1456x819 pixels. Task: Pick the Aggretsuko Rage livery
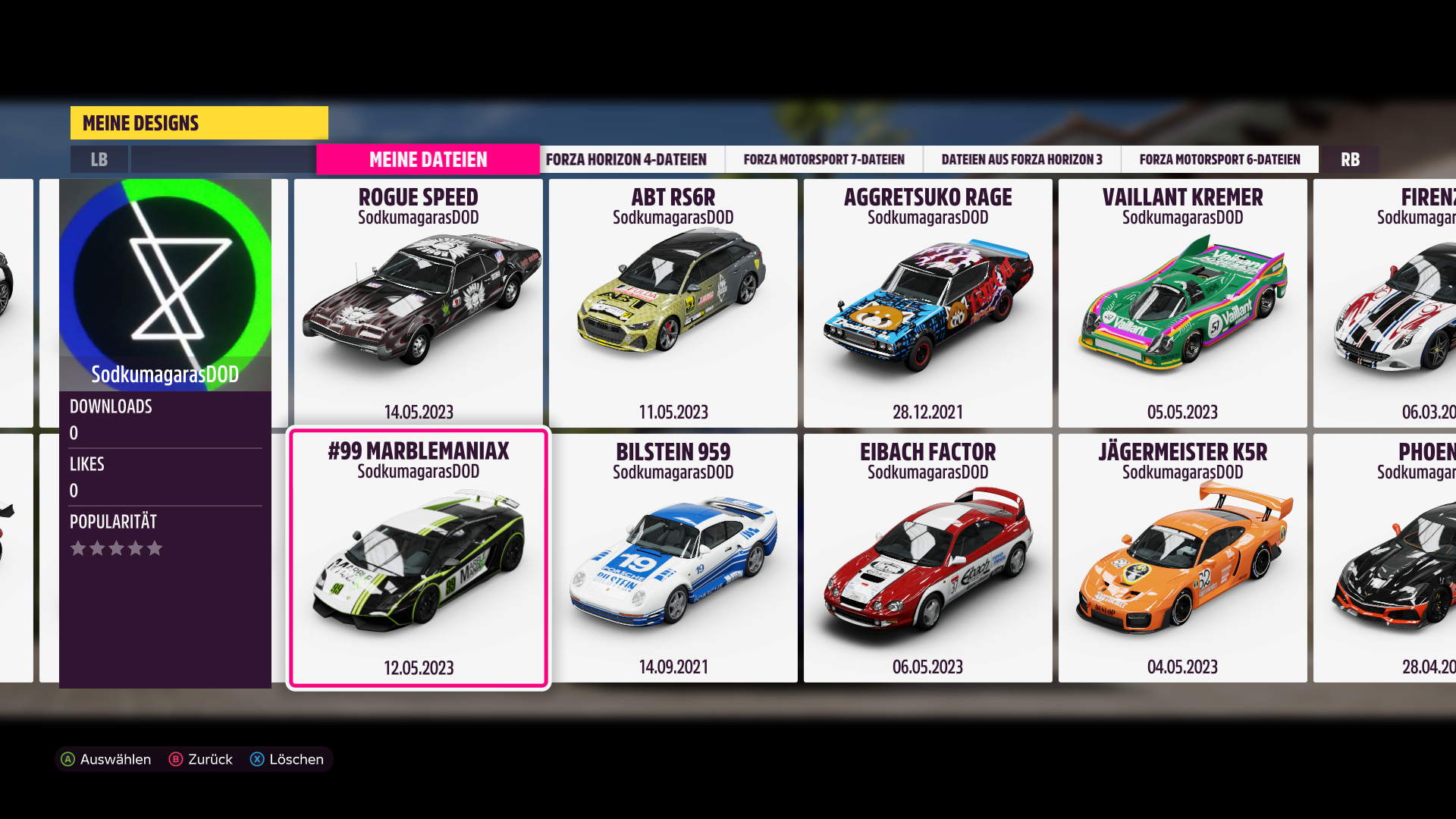point(927,303)
